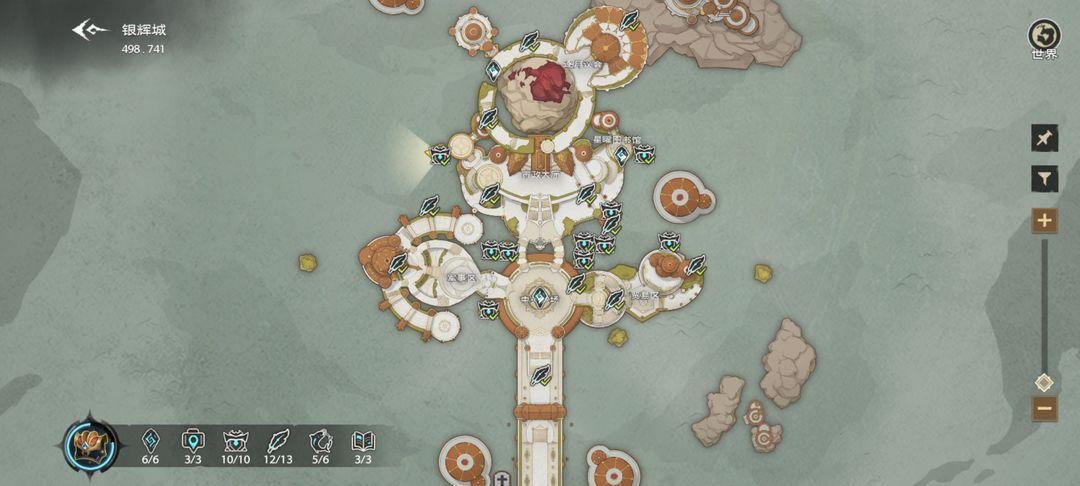Viewport: 1080px width, 486px height.
Task: Click the teleport crystal marker at 中心广场
Action: point(540,297)
